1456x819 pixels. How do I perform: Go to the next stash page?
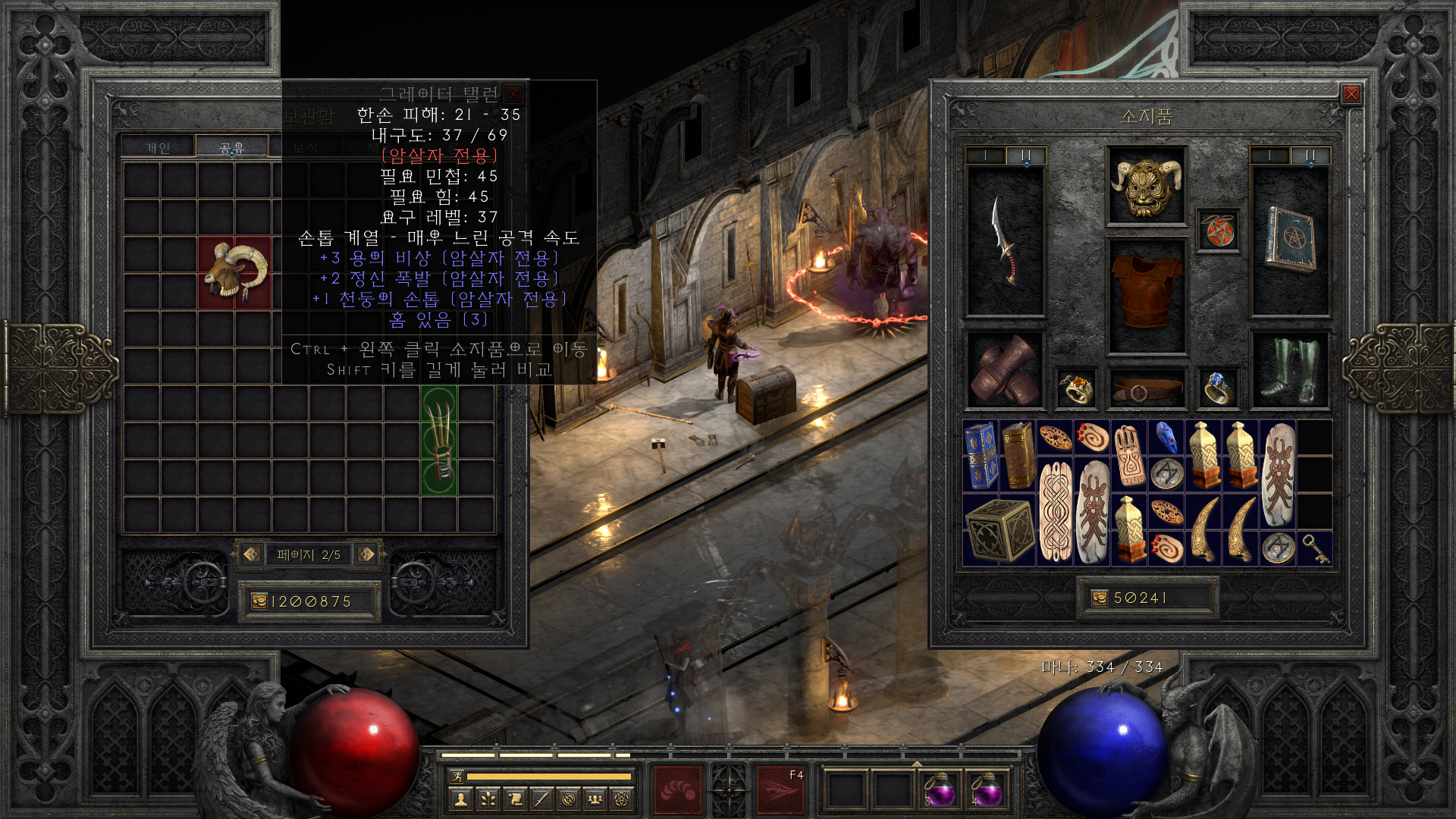[366, 554]
